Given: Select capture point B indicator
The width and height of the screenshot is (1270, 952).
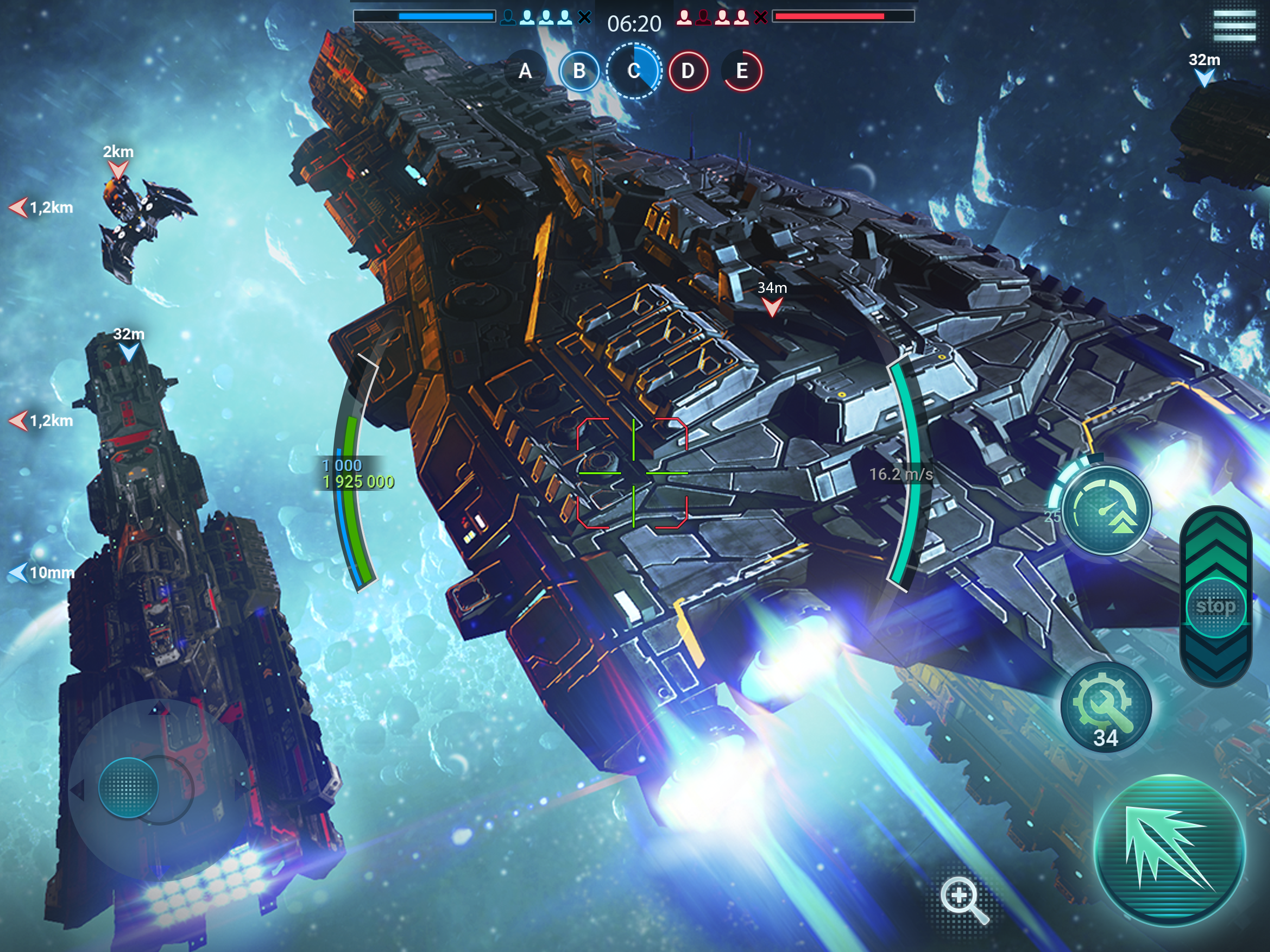Looking at the screenshot, I should (x=579, y=71).
